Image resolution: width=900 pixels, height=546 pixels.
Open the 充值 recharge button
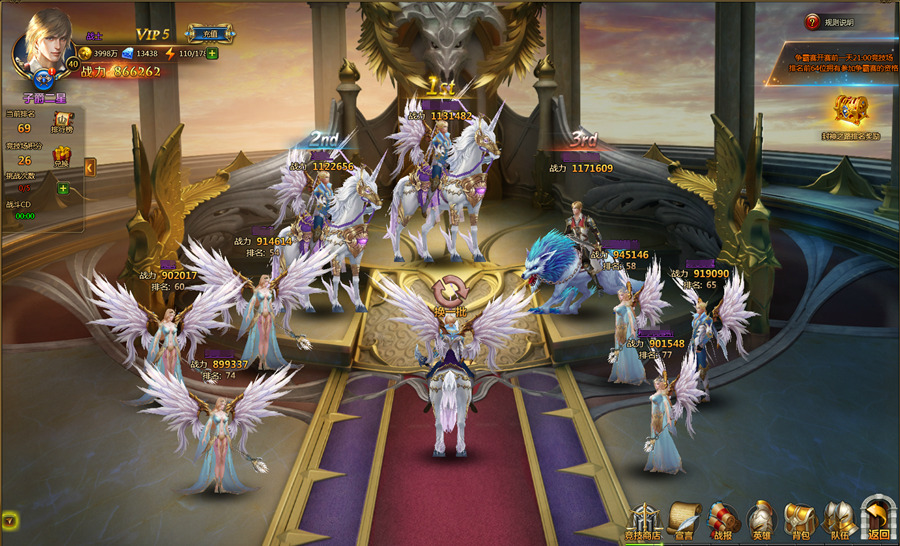coord(210,34)
